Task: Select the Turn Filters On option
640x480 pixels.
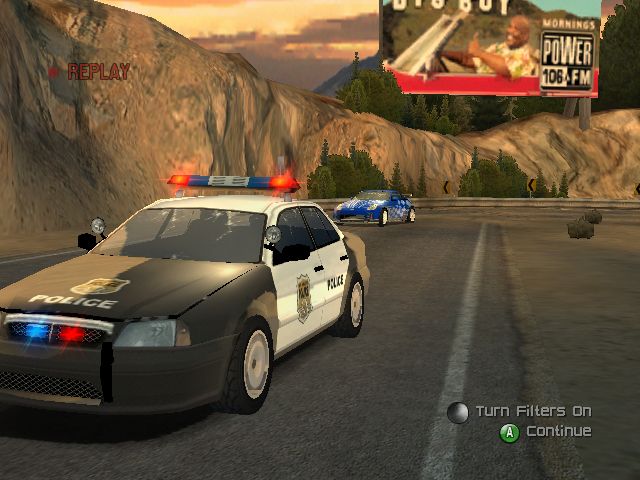Action: coord(532,411)
